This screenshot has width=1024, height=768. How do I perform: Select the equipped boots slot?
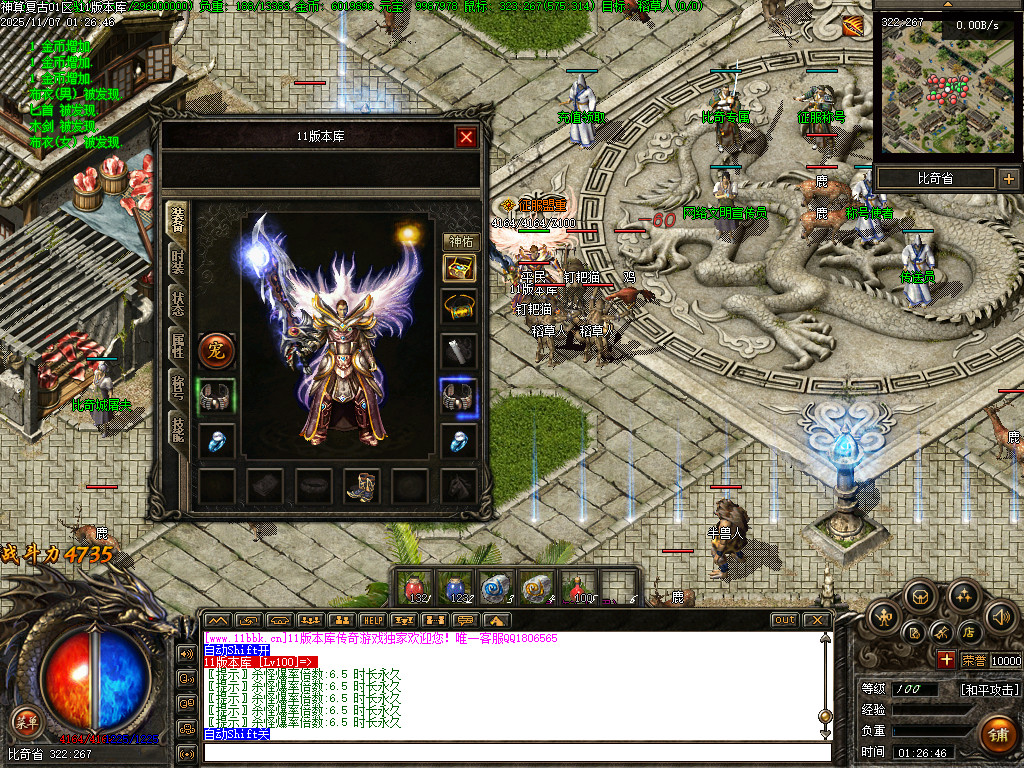tap(361, 486)
